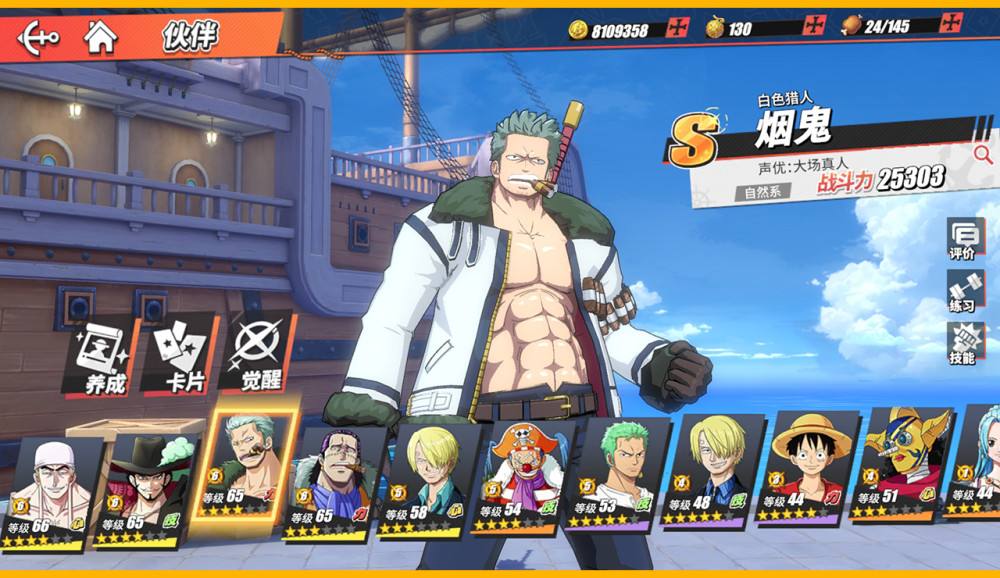Buy more gold fruit currency with plus
Viewport: 1000px width, 578px height.
tap(813, 25)
